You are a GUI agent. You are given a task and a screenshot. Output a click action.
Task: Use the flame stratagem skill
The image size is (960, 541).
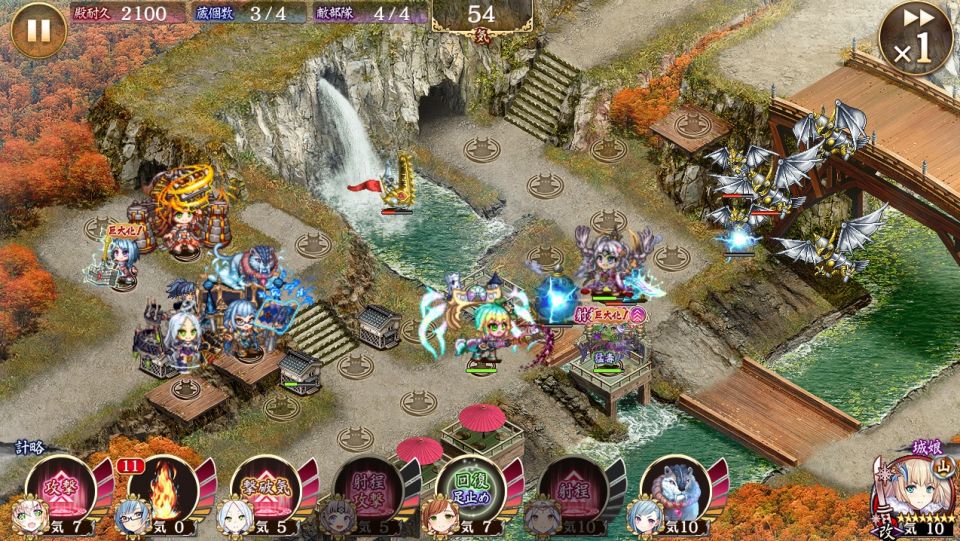click(x=163, y=489)
